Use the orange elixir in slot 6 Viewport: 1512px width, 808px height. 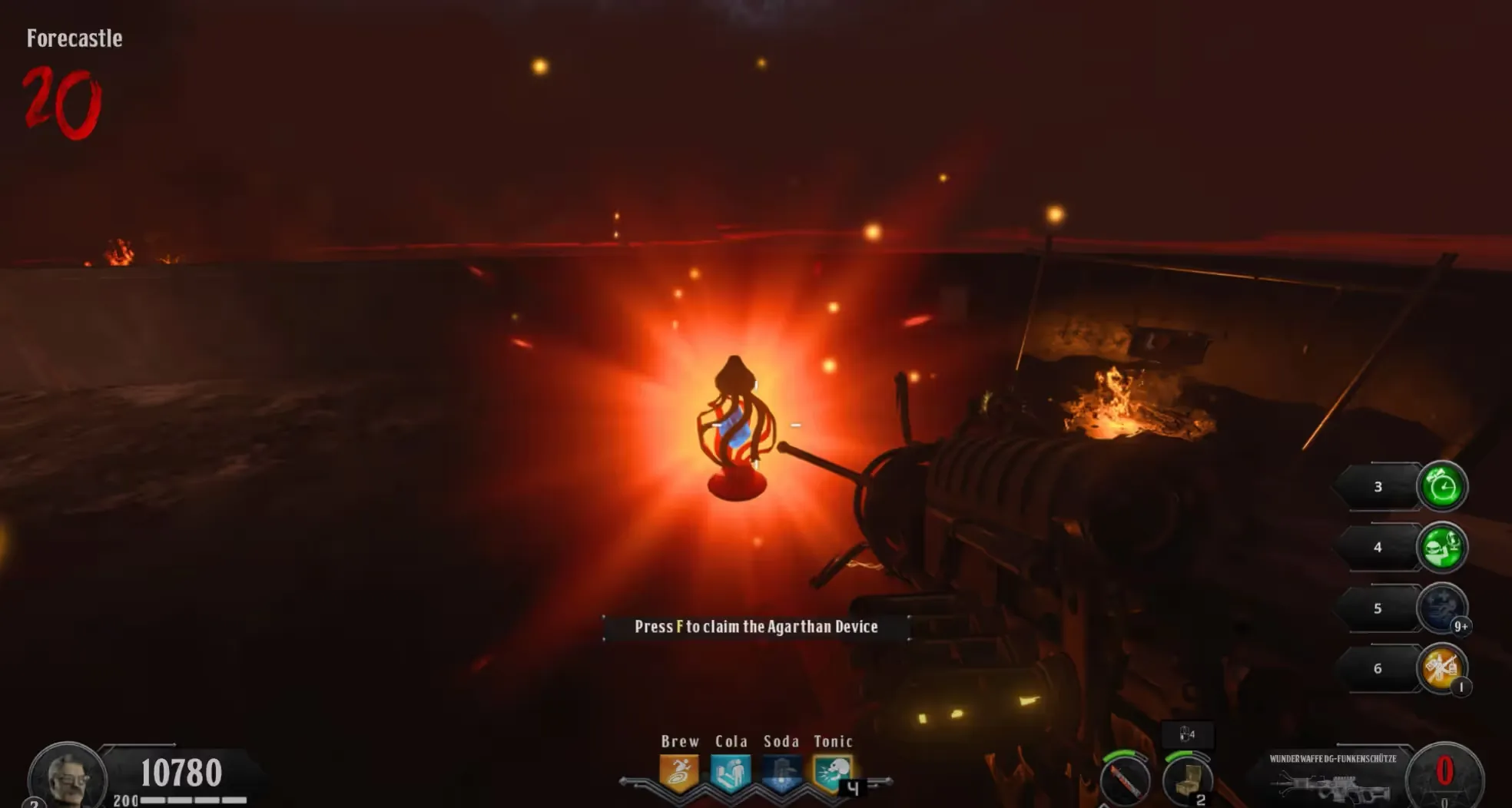click(1441, 668)
